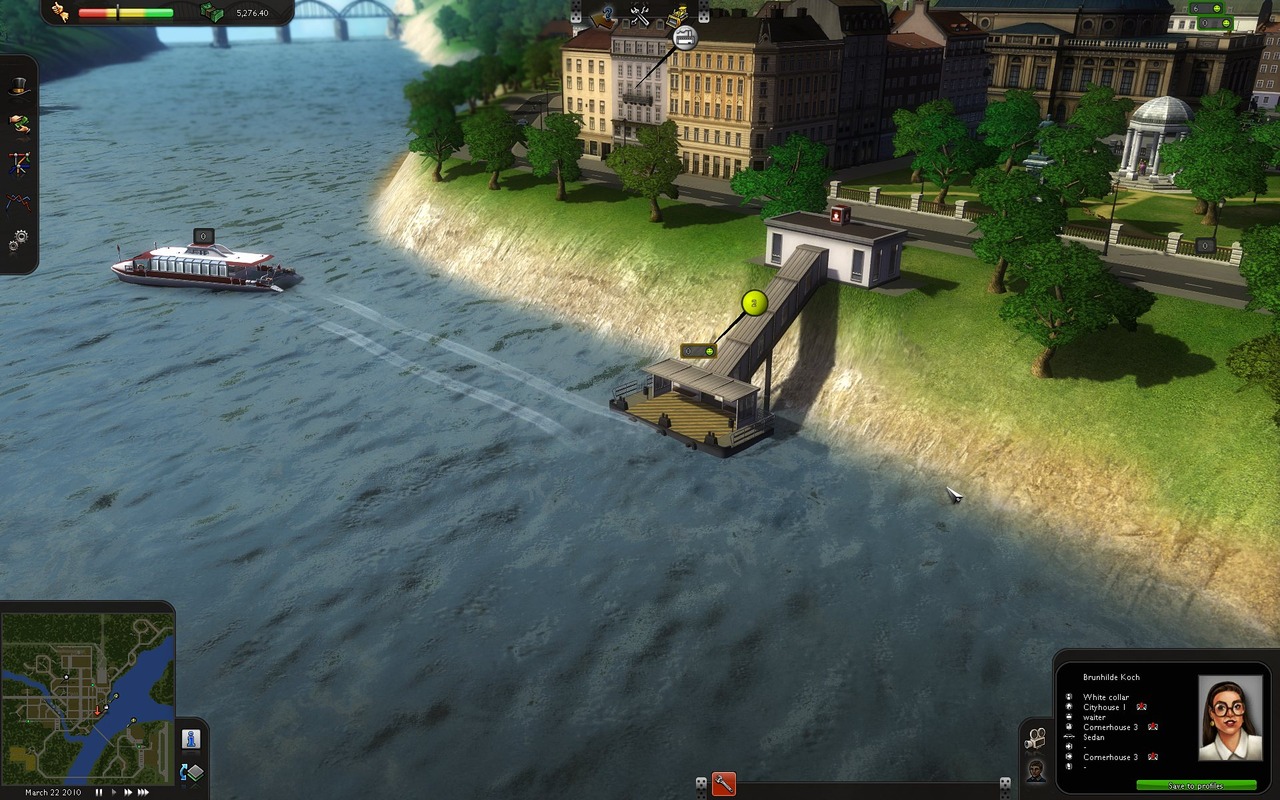The height and width of the screenshot is (800, 1280).
Task: Open the top hat menu icon
Action: (19, 88)
